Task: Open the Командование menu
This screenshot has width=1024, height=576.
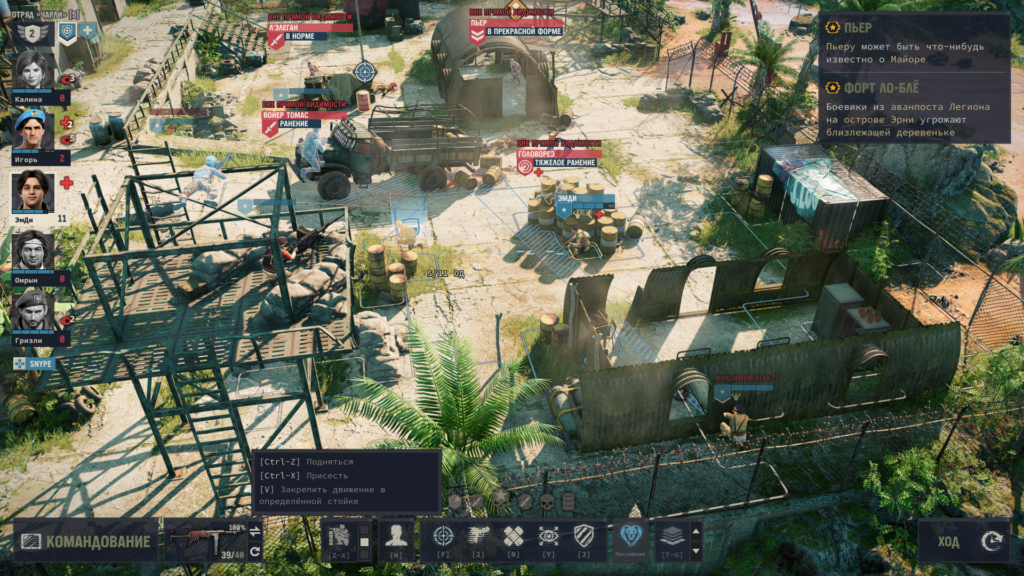Action: point(86,542)
